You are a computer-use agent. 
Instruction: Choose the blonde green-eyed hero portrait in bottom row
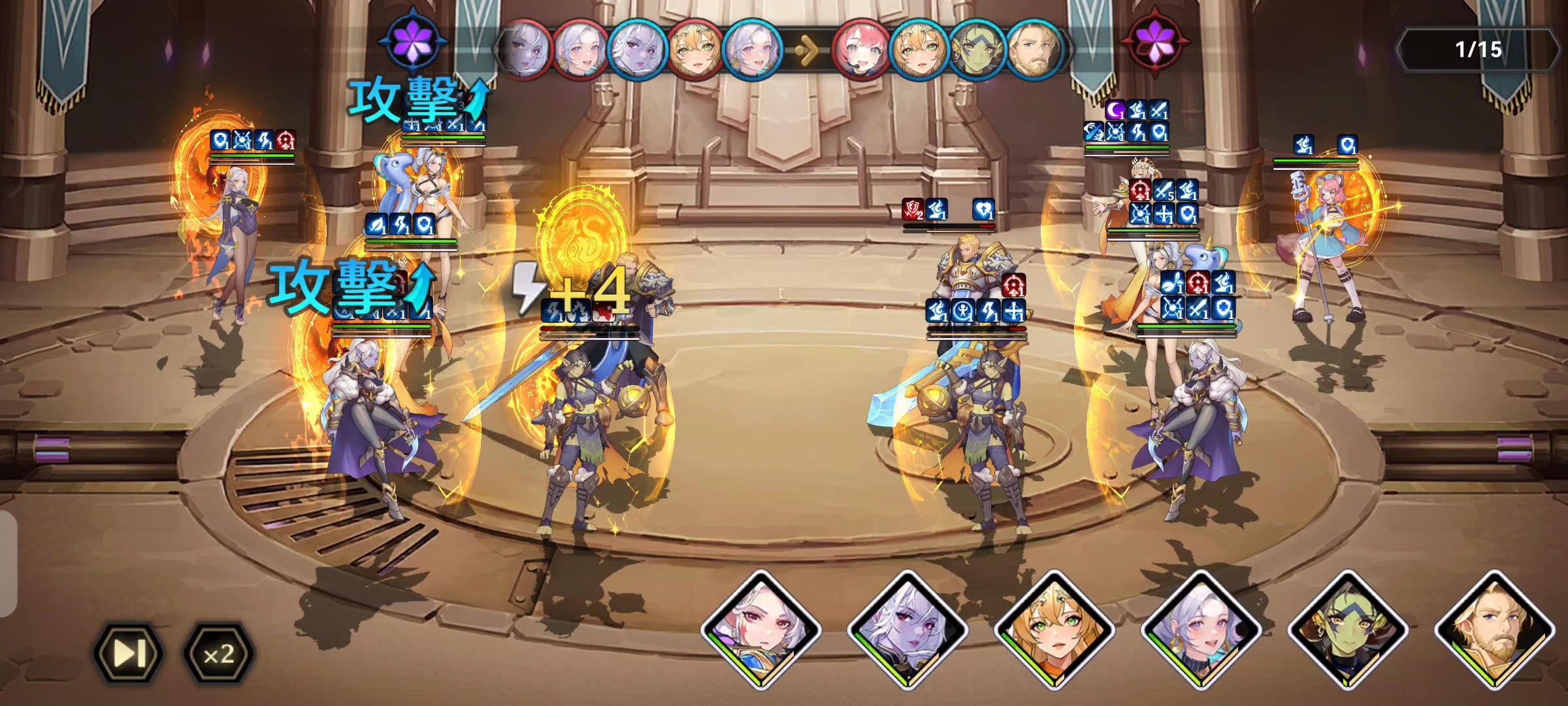1054,629
